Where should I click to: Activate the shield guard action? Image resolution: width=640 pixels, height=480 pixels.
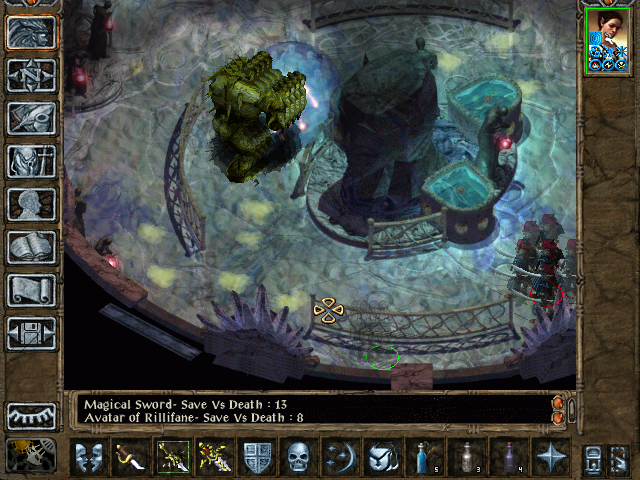tap(257, 457)
